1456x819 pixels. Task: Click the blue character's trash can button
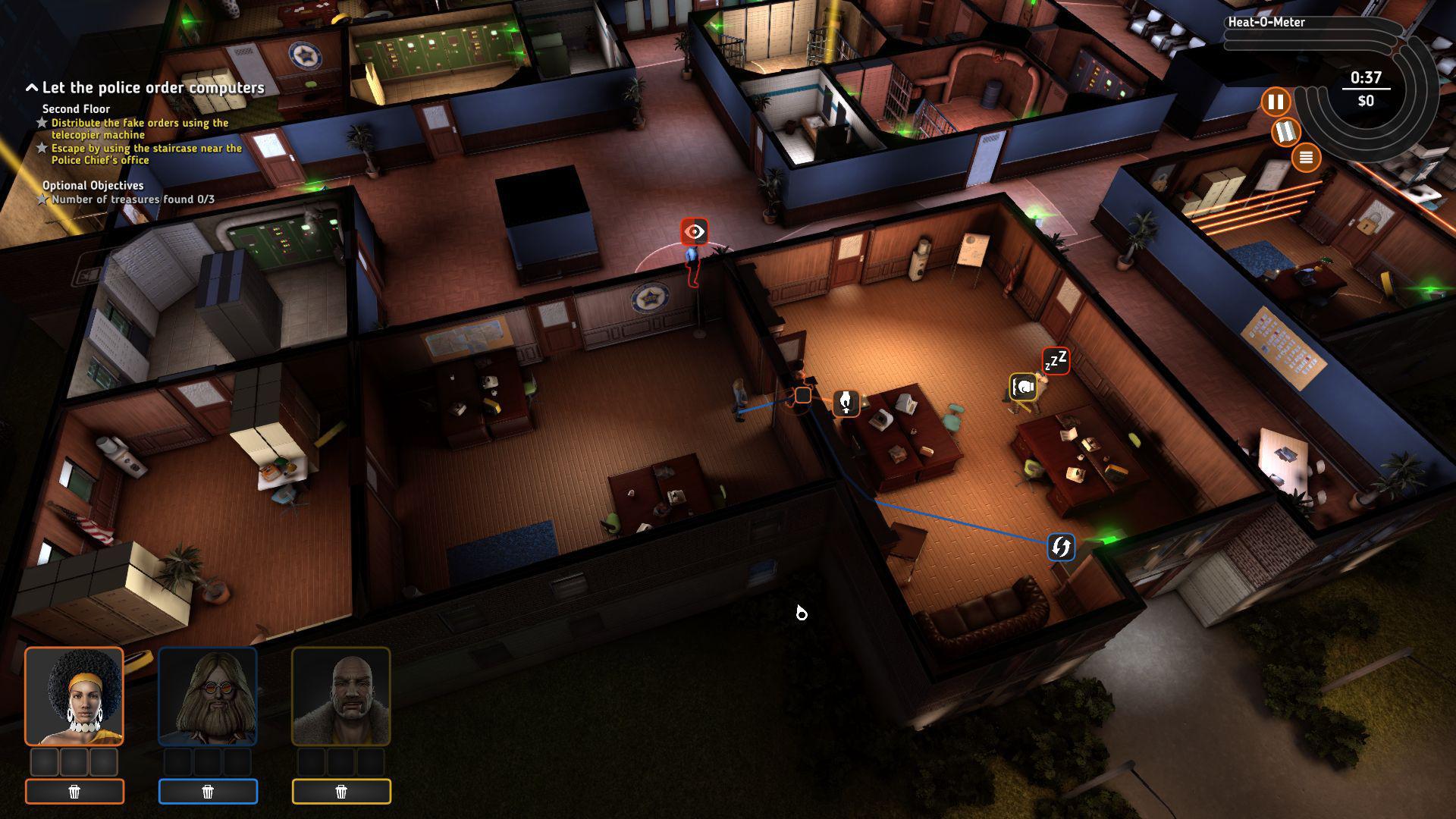208,791
